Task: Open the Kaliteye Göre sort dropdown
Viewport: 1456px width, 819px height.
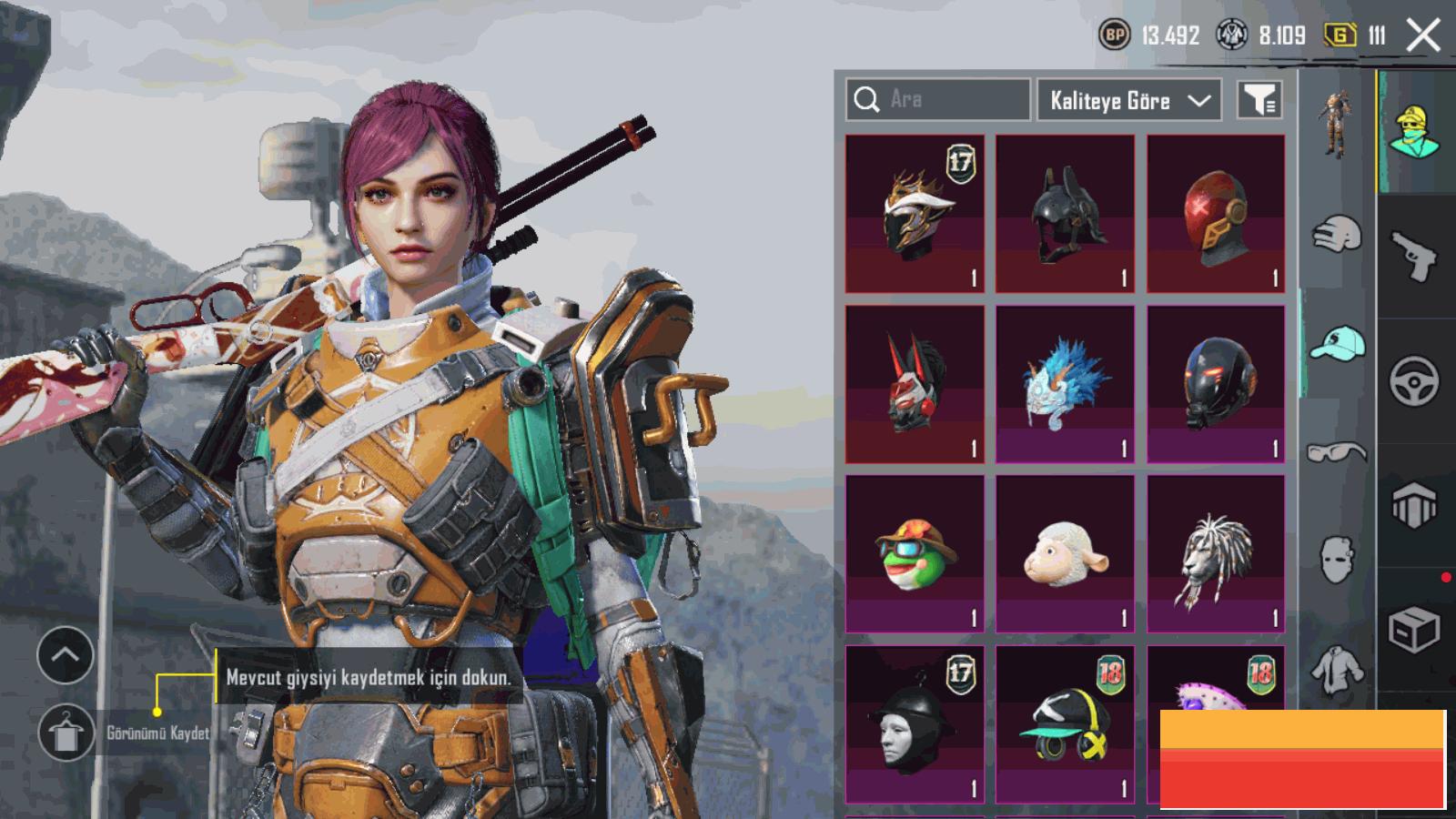Action: (x=1130, y=100)
